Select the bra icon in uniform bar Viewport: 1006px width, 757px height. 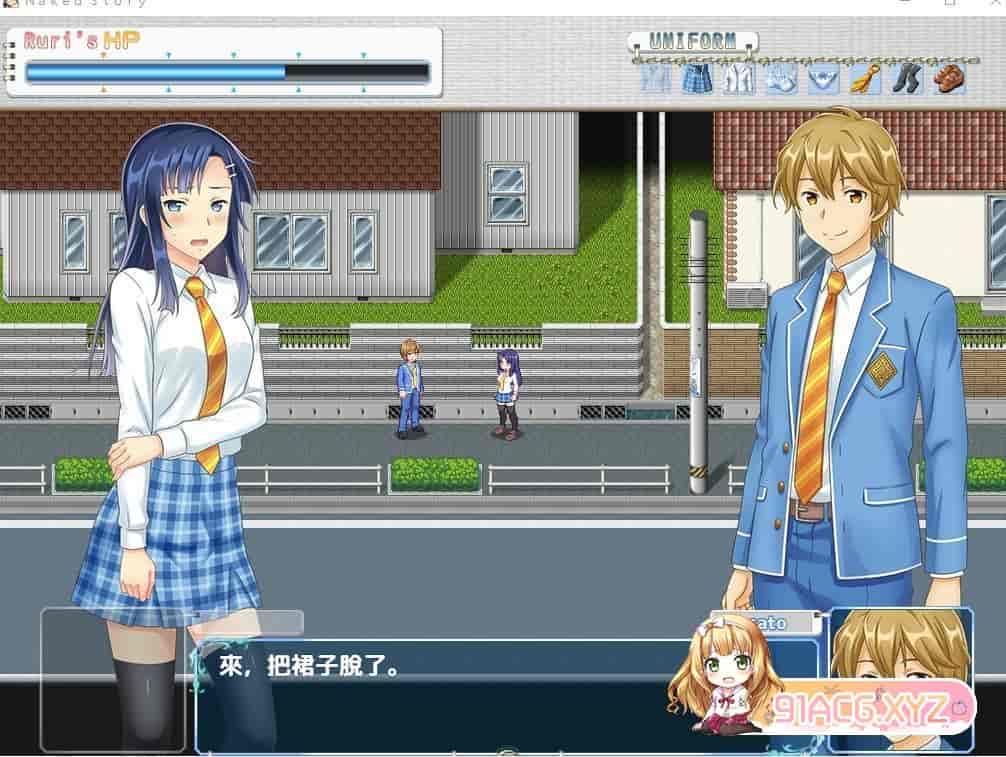[x=781, y=78]
